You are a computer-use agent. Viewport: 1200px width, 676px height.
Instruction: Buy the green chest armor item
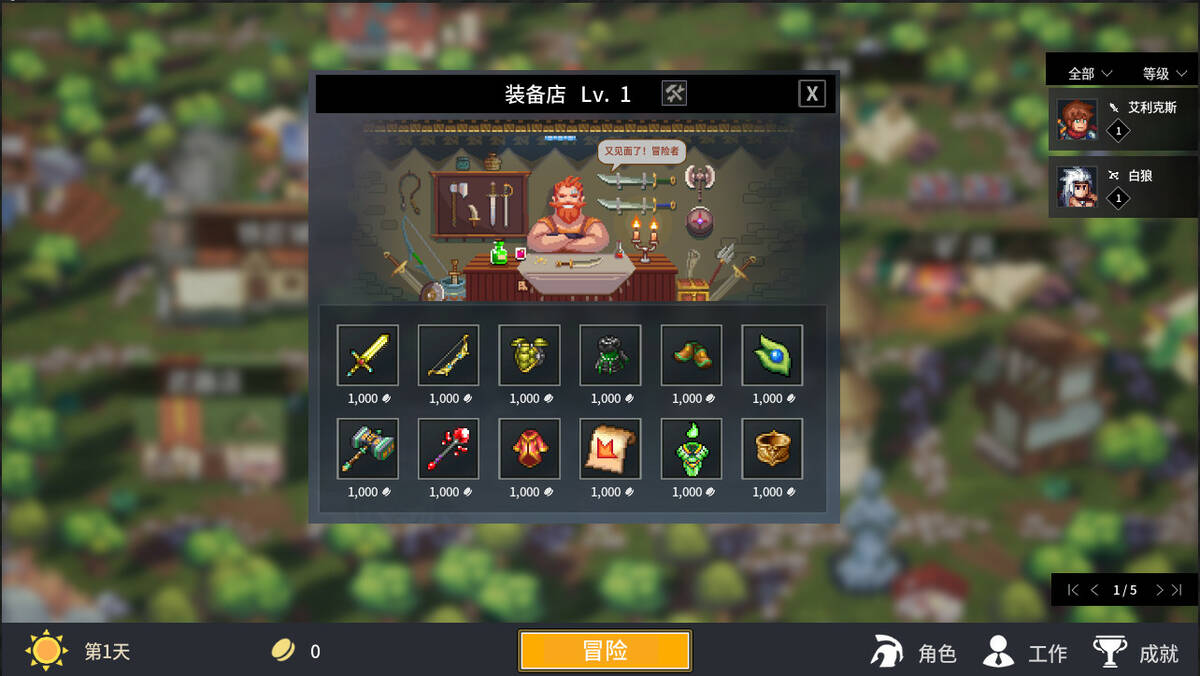pyautogui.click(x=529, y=355)
